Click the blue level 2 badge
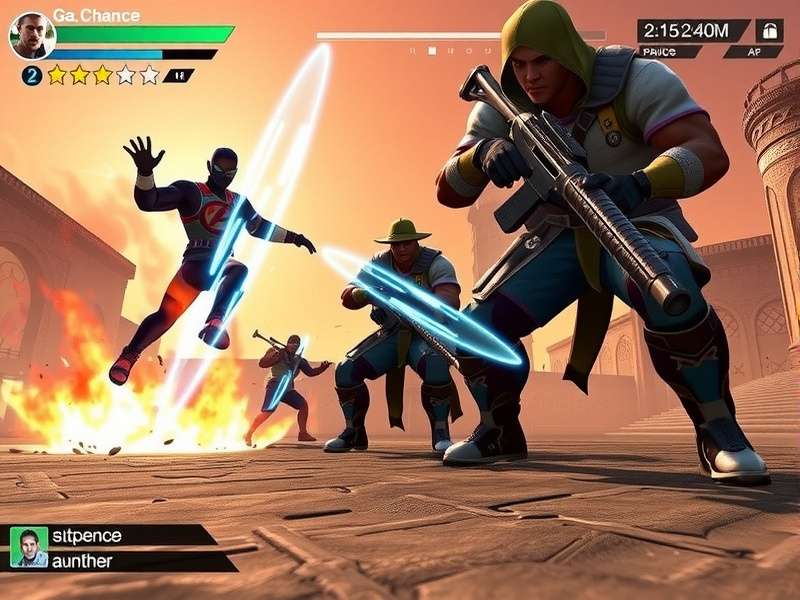 31,75
